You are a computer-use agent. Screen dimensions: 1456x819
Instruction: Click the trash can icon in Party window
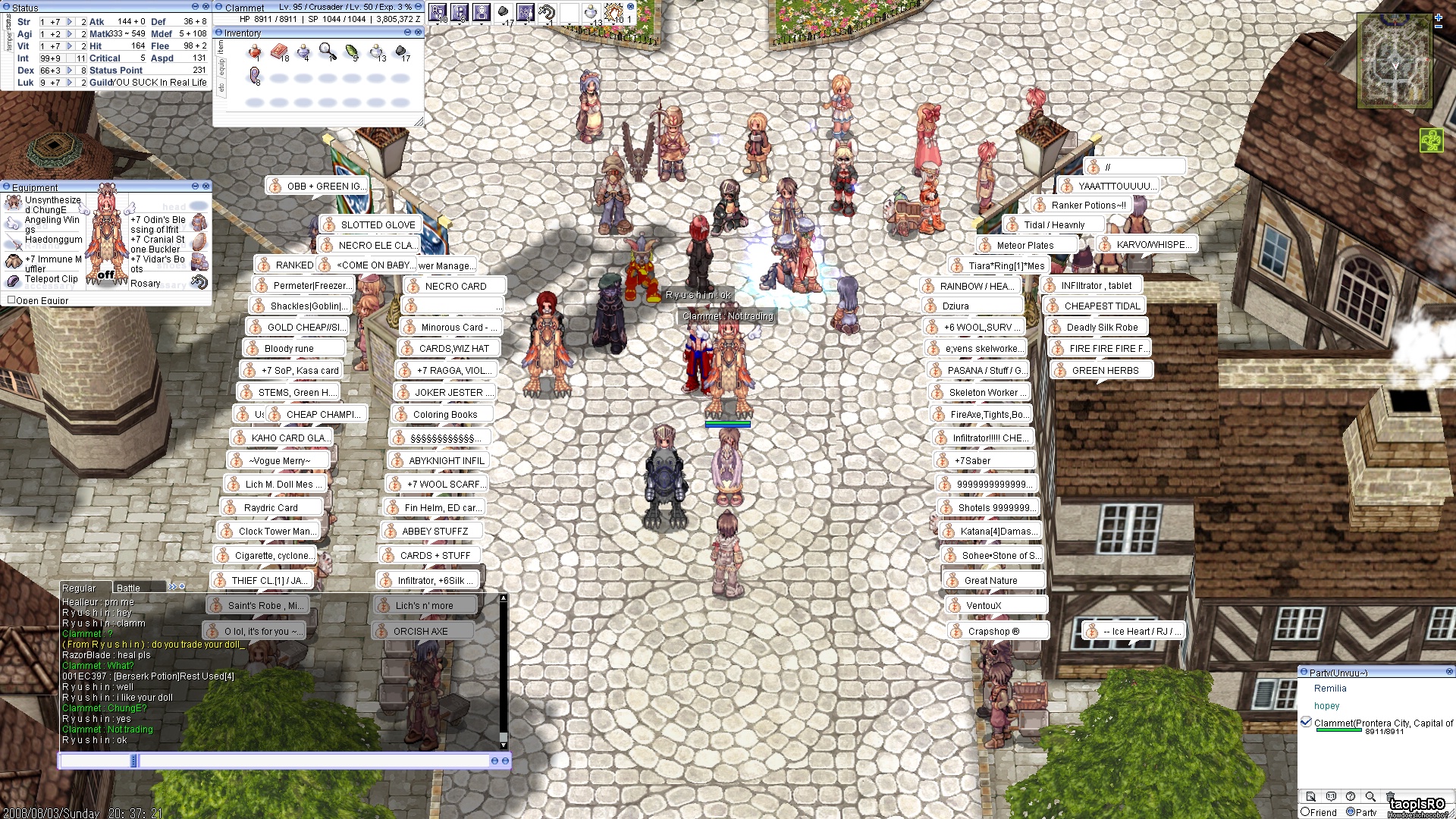click(1390, 796)
